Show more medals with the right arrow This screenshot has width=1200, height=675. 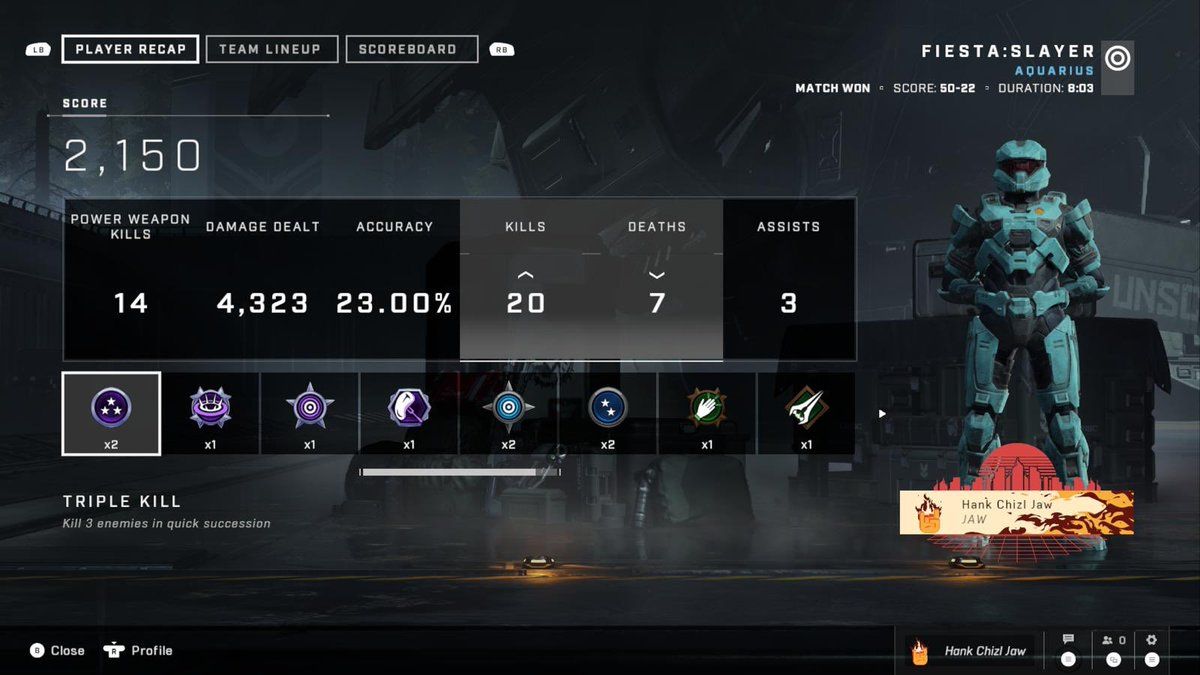point(882,413)
